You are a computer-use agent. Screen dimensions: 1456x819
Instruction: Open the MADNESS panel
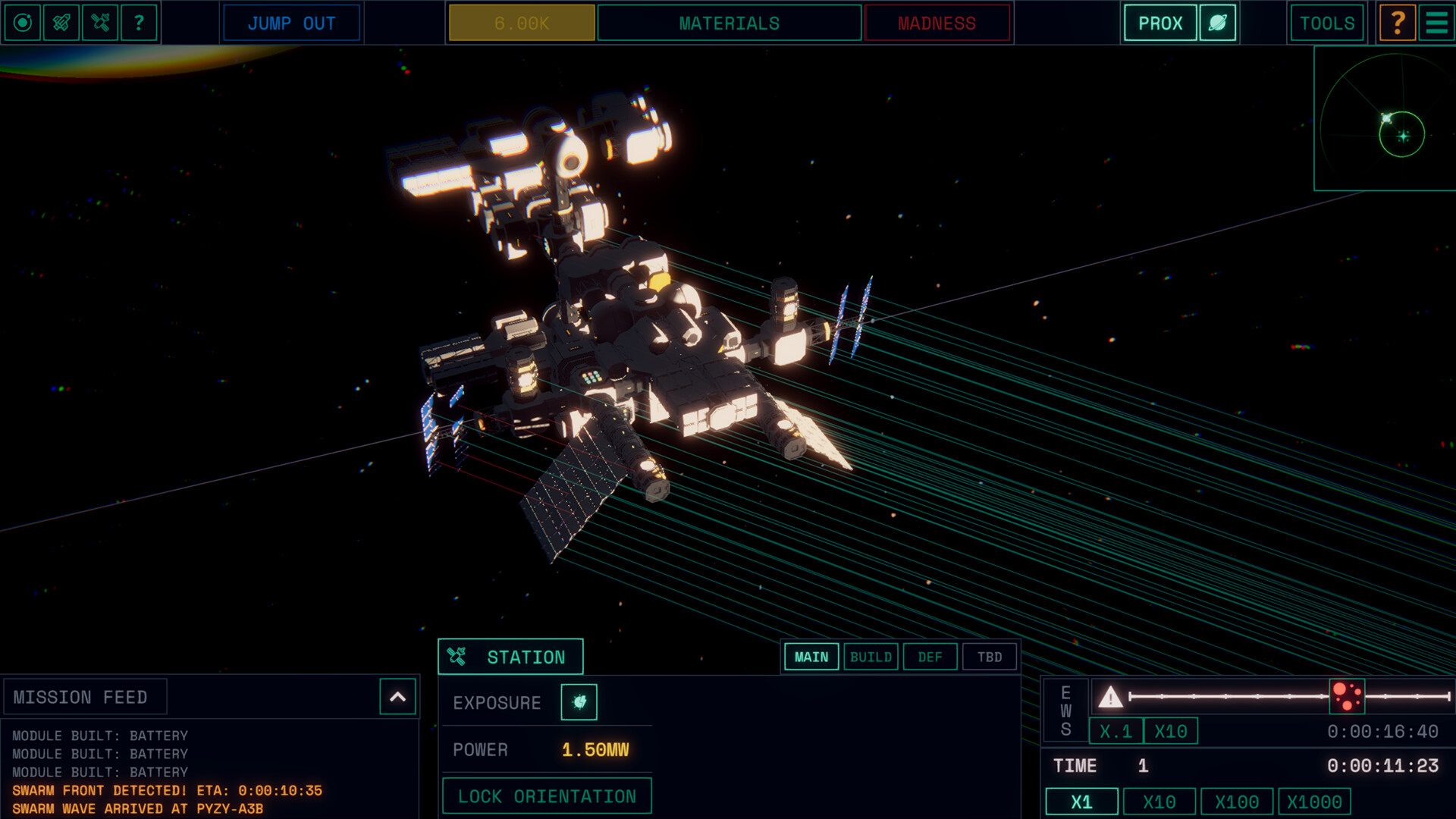[x=937, y=23]
